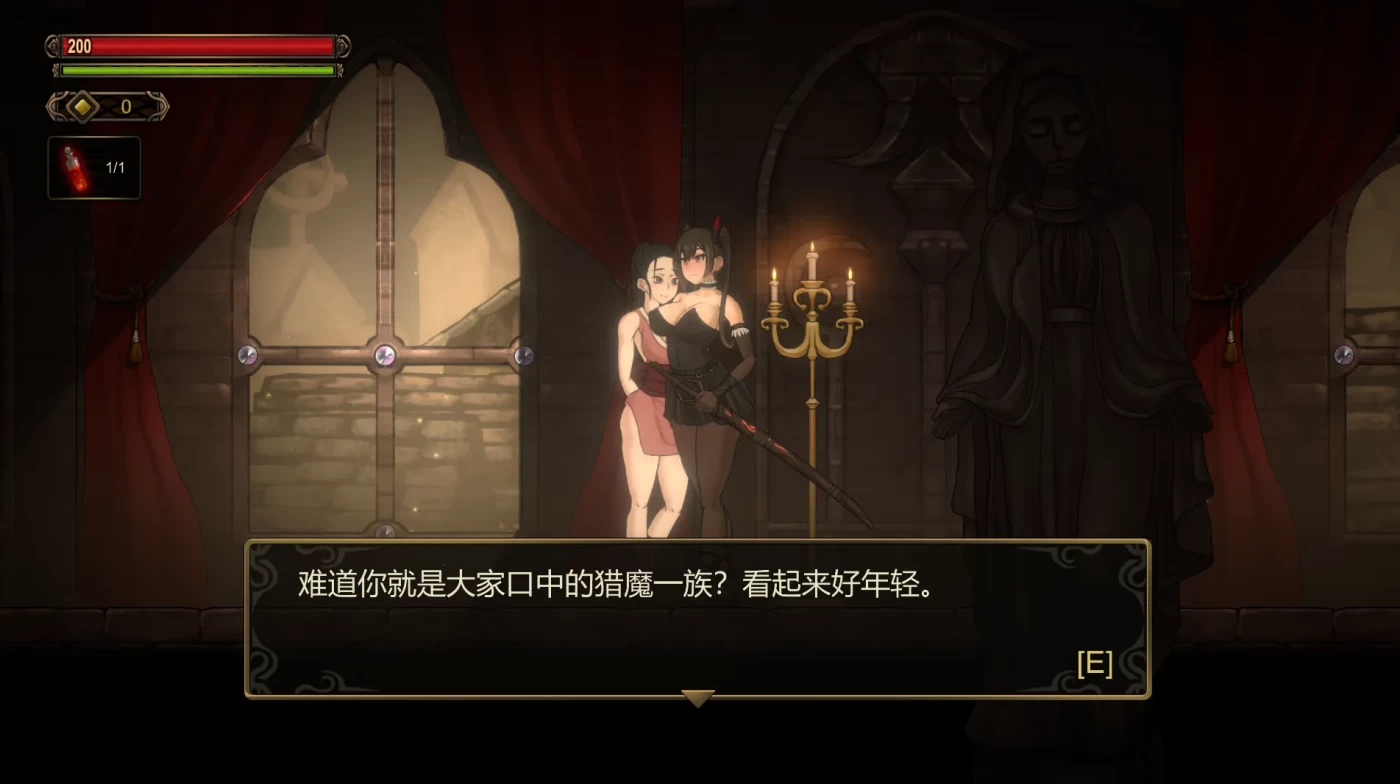
Task: Click the green stamina bar under the health bar
Action: (195, 70)
